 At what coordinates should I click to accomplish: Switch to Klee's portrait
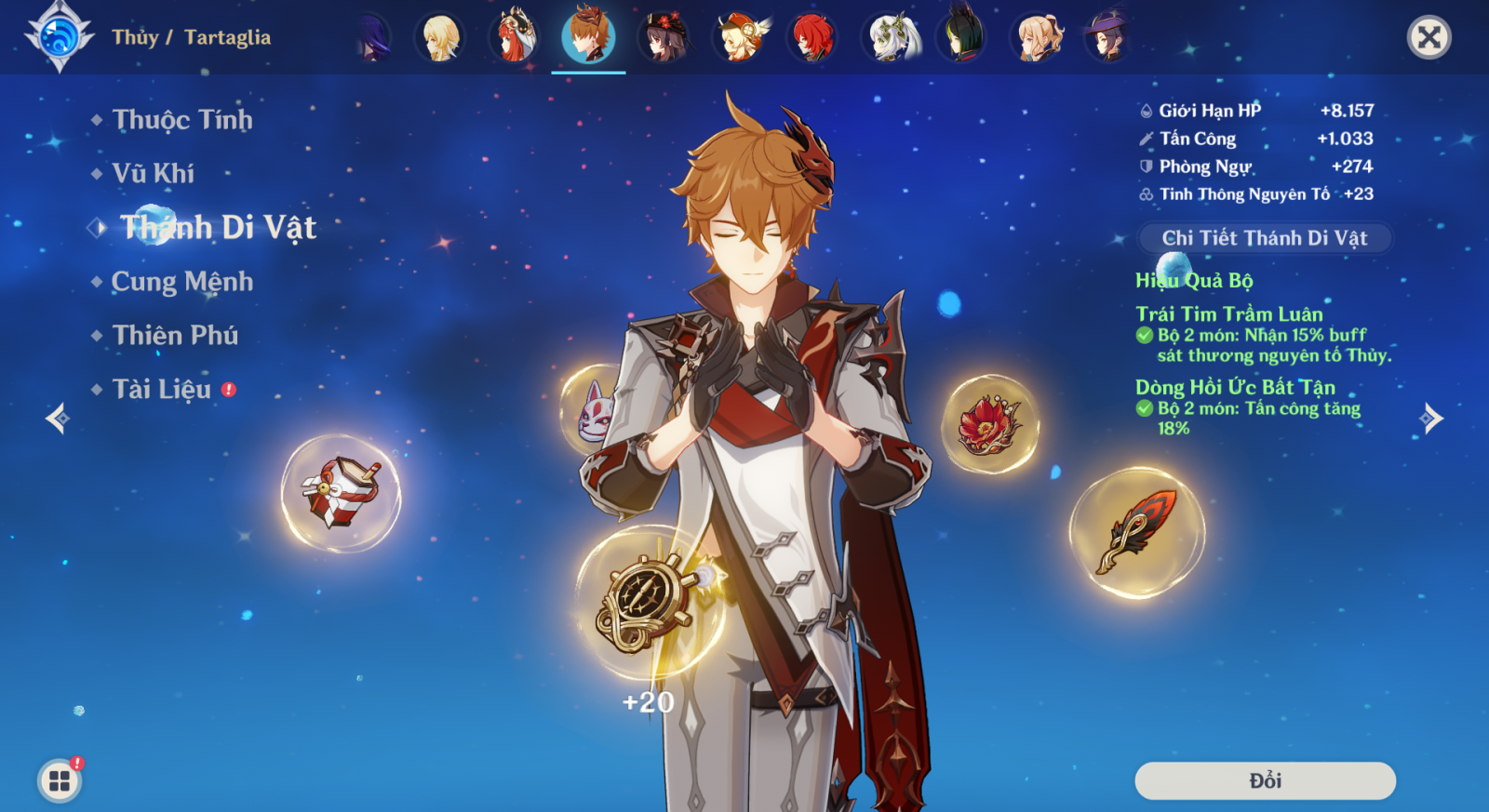pos(739,37)
